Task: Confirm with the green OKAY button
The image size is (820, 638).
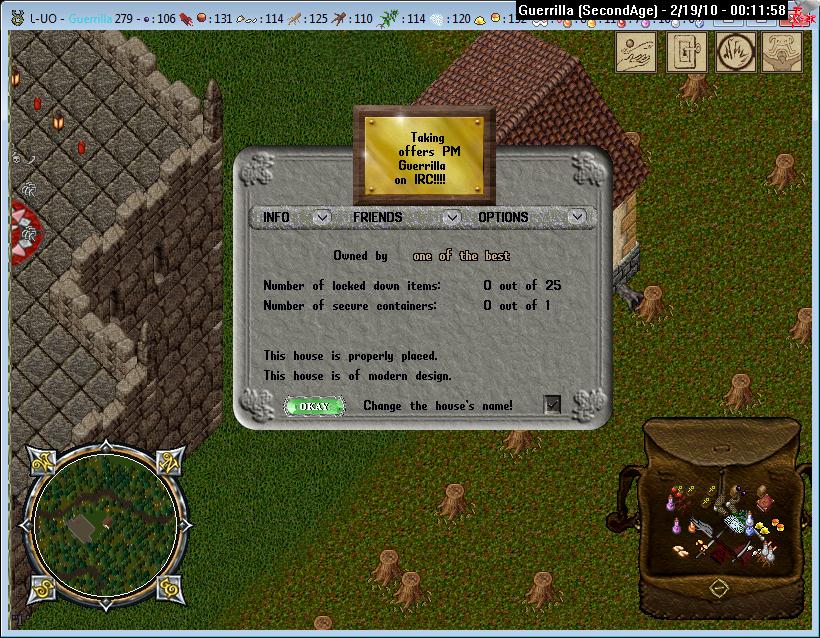Action: click(x=314, y=406)
